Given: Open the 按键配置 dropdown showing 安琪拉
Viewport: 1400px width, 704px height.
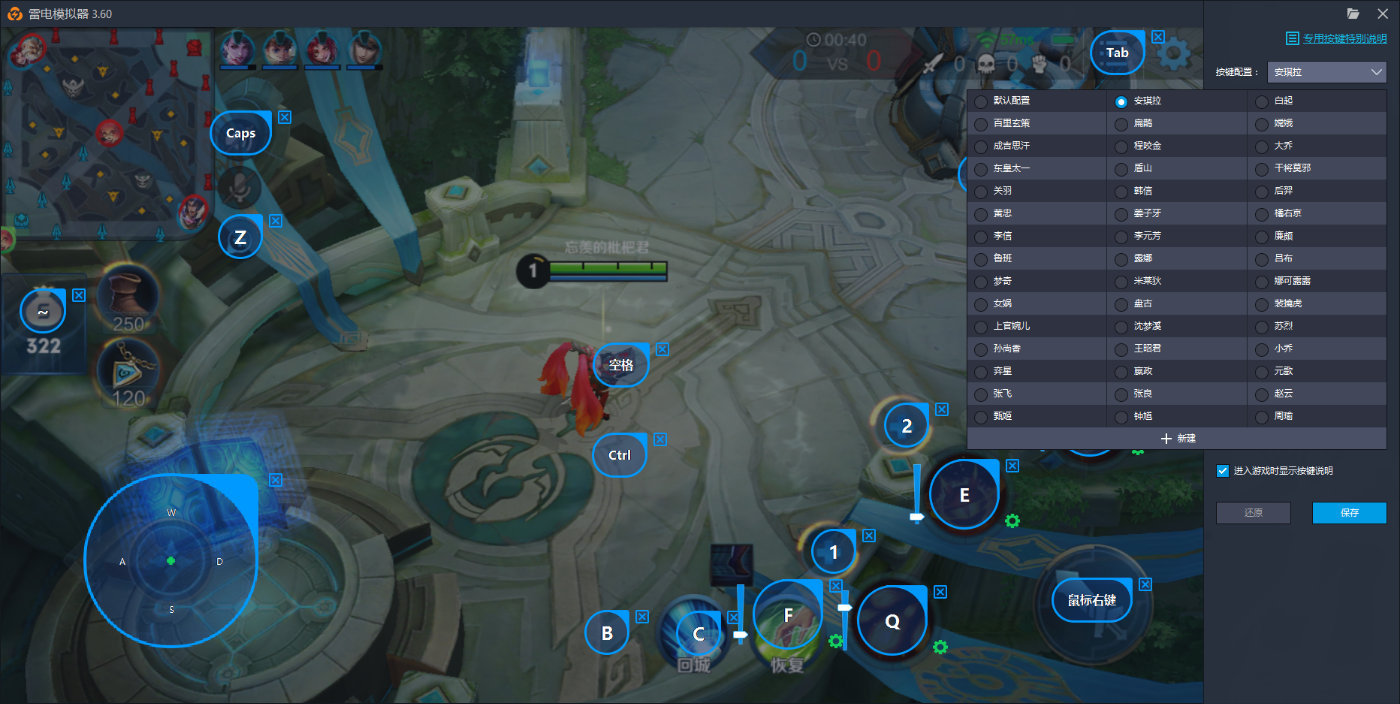Looking at the screenshot, I should tap(1326, 72).
